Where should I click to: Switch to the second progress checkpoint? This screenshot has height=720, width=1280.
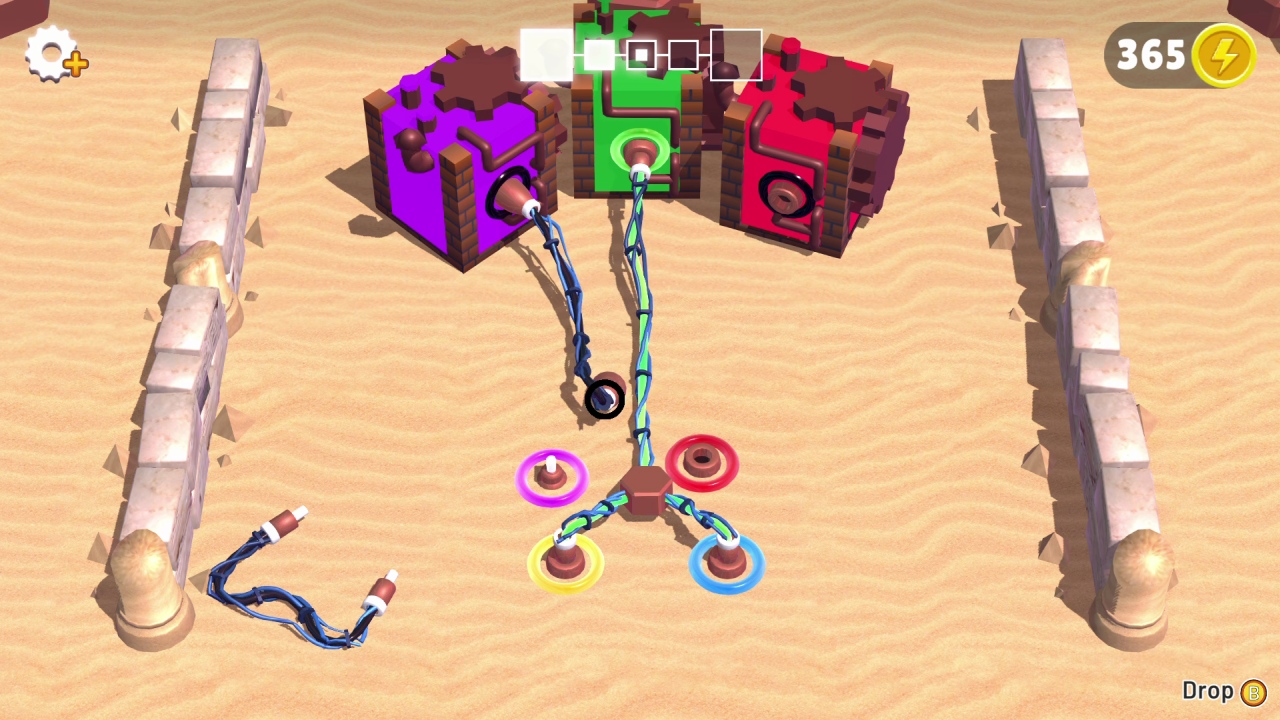click(x=598, y=55)
